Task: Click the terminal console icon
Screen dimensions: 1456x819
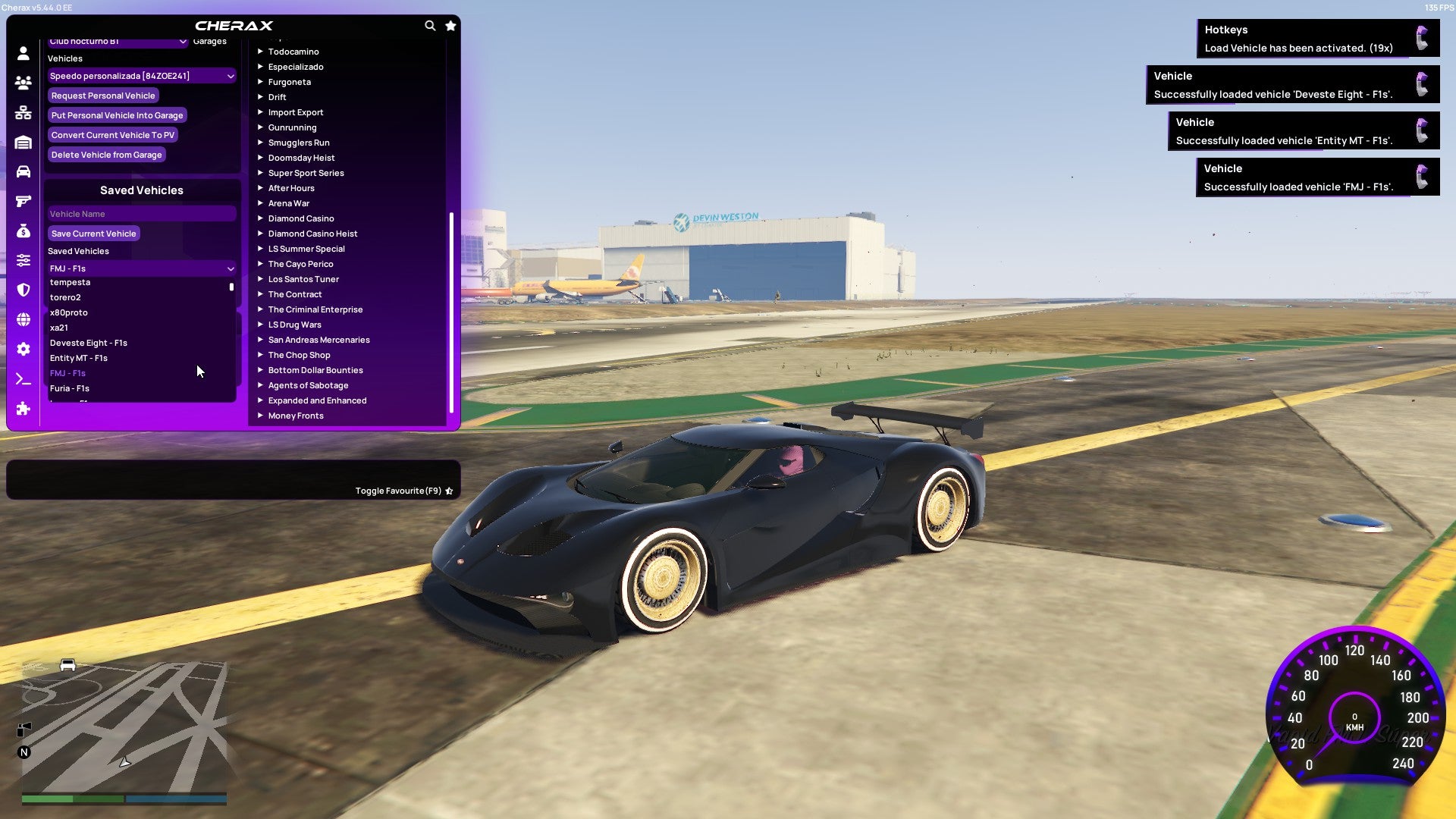Action: [23, 379]
